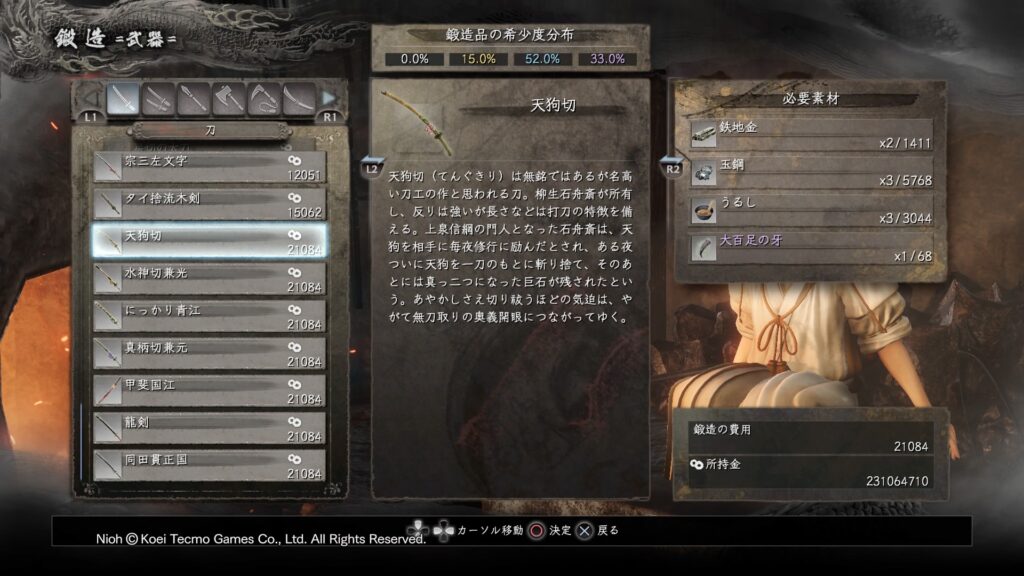Switch to the katana weapon category tab
The image size is (1024, 576).
coord(123,98)
